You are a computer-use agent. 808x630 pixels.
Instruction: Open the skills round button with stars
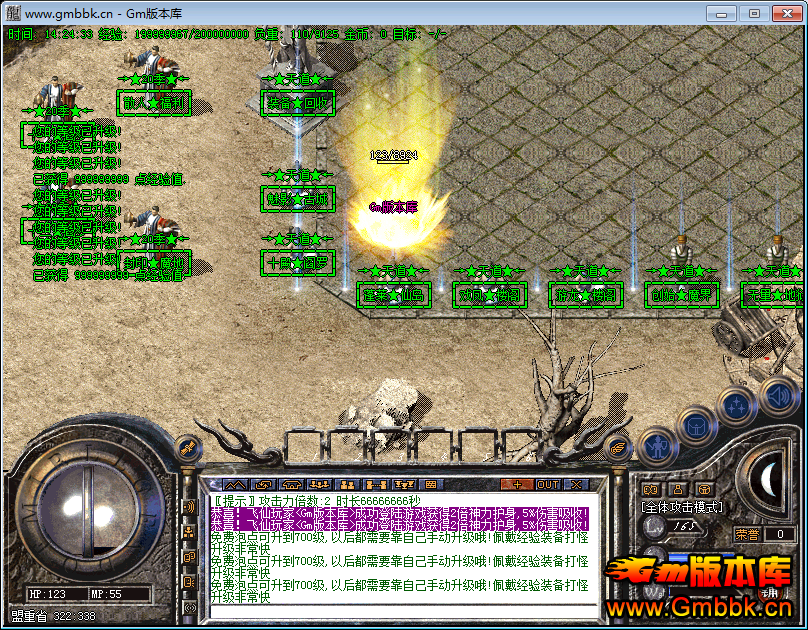point(736,405)
